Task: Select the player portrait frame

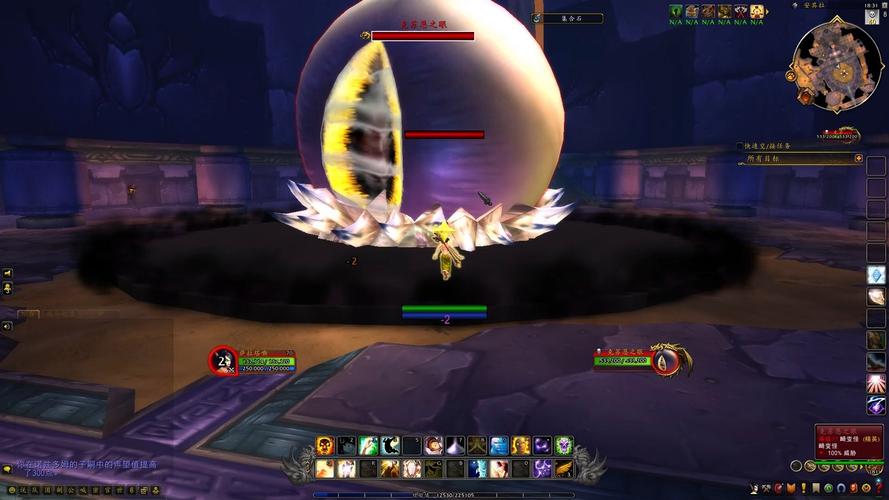Action: point(223,360)
